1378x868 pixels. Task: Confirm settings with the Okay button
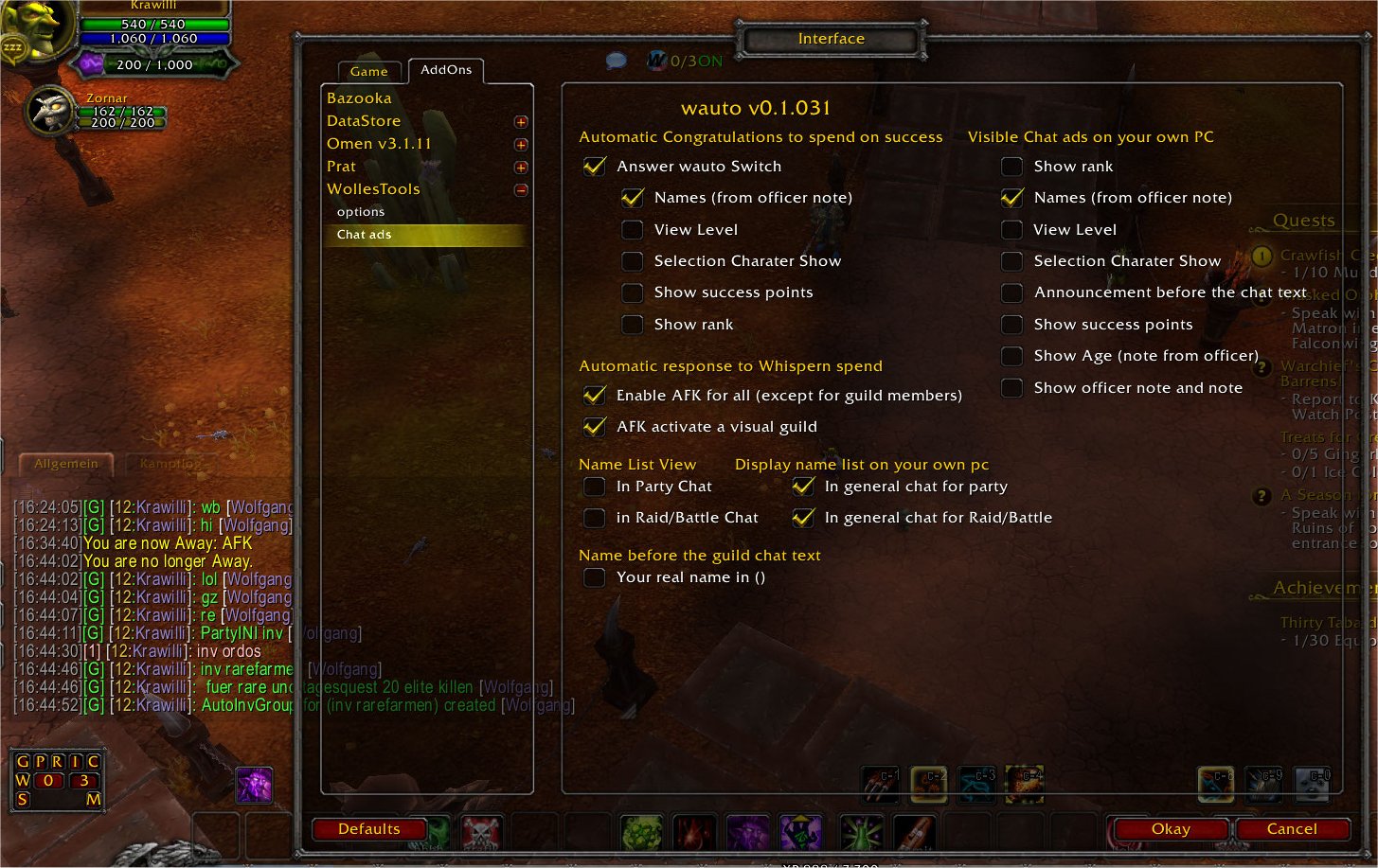[1171, 828]
